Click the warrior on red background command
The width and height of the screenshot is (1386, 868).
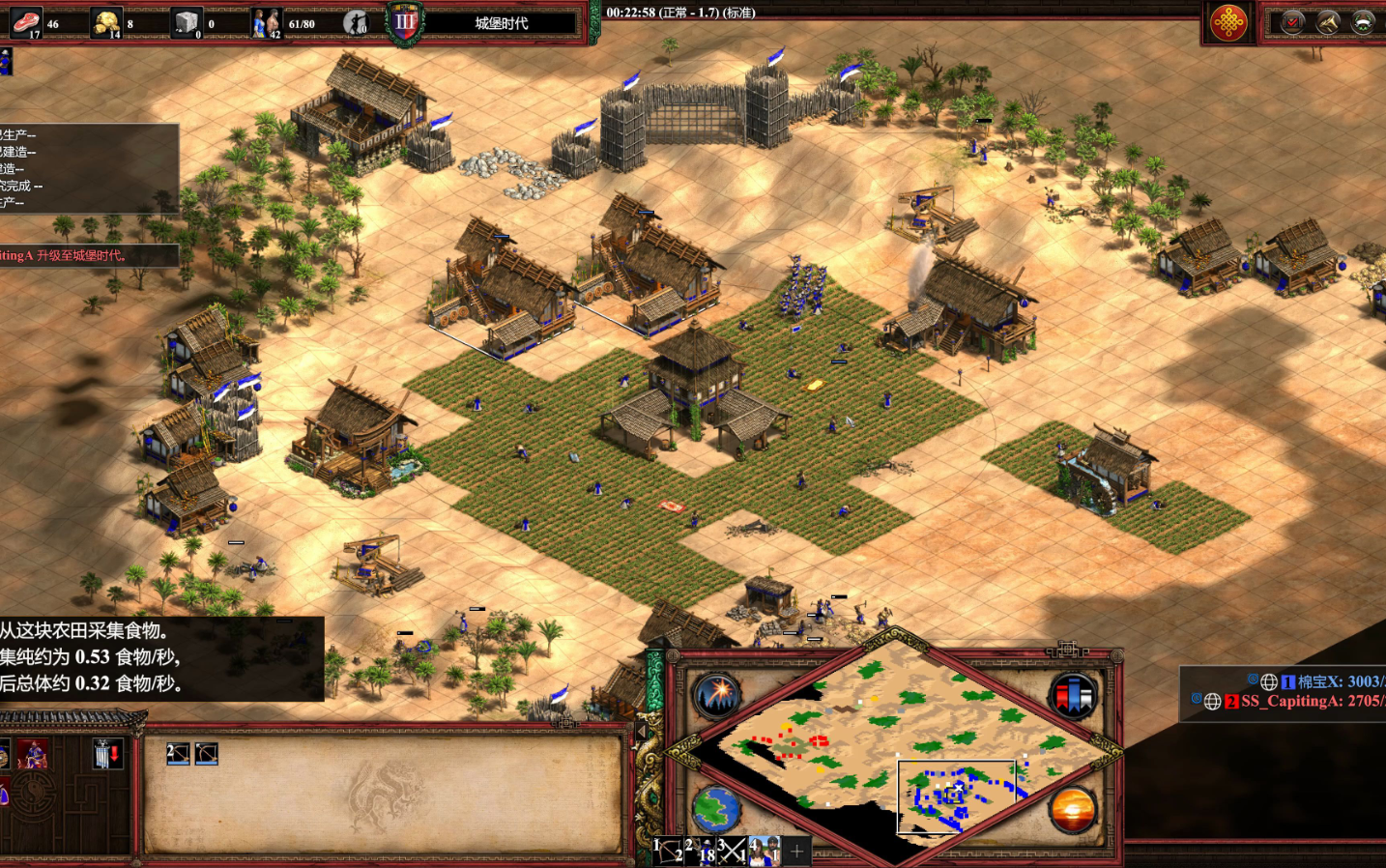click(33, 754)
